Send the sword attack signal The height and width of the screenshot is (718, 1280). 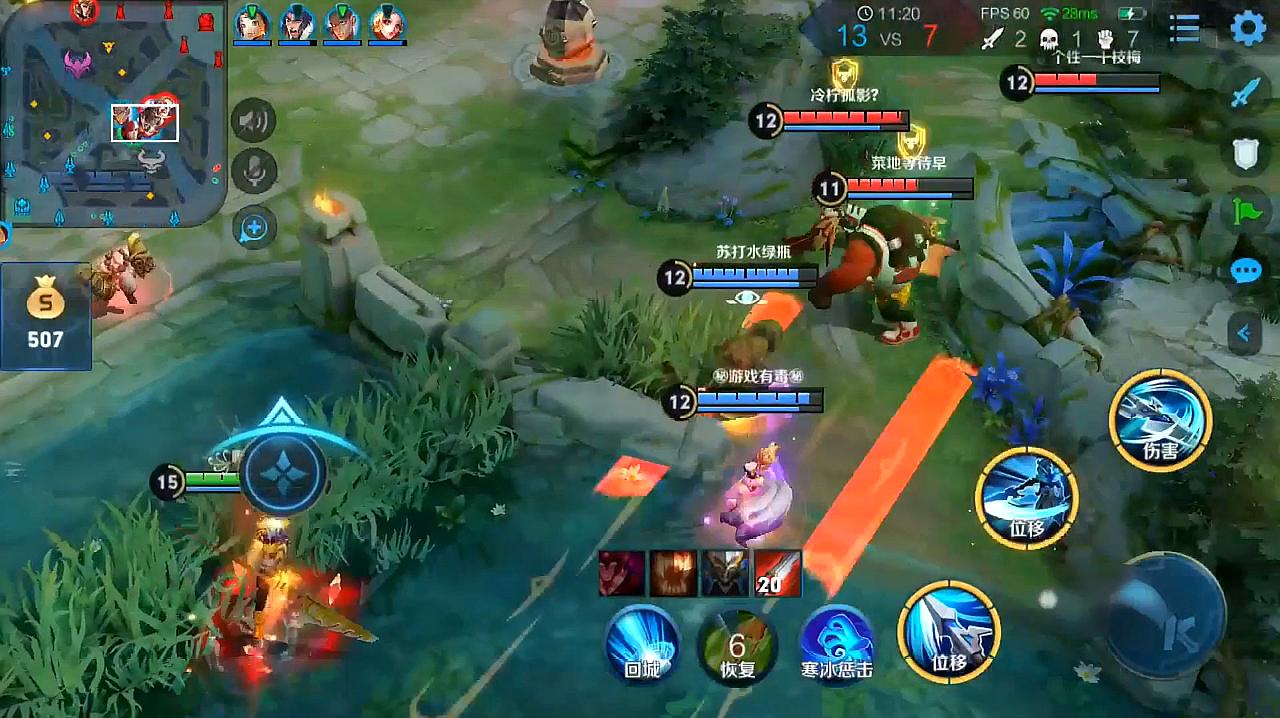pyautogui.click(x=1244, y=93)
